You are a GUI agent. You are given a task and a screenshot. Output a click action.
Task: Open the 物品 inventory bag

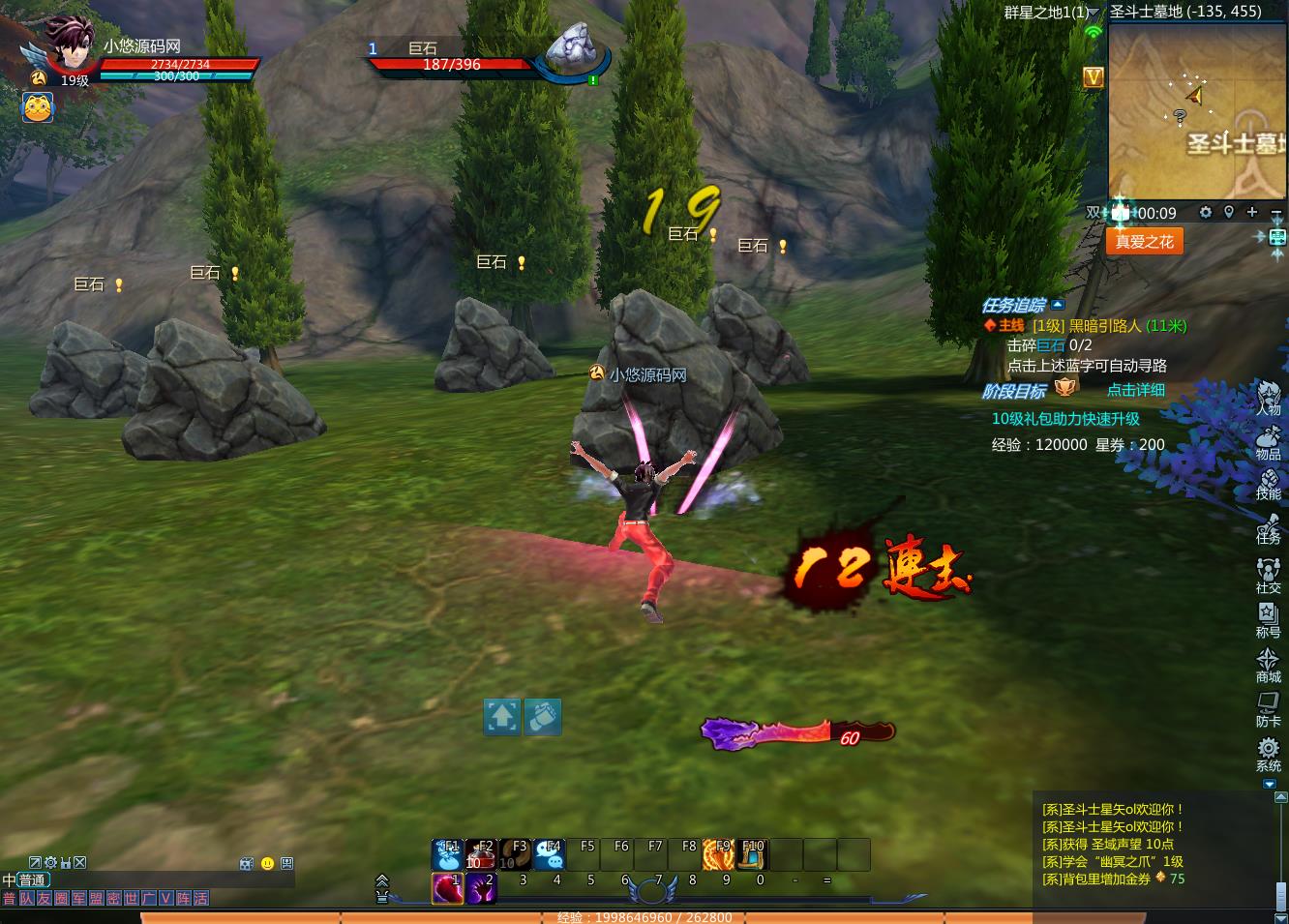click(x=1268, y=441)
